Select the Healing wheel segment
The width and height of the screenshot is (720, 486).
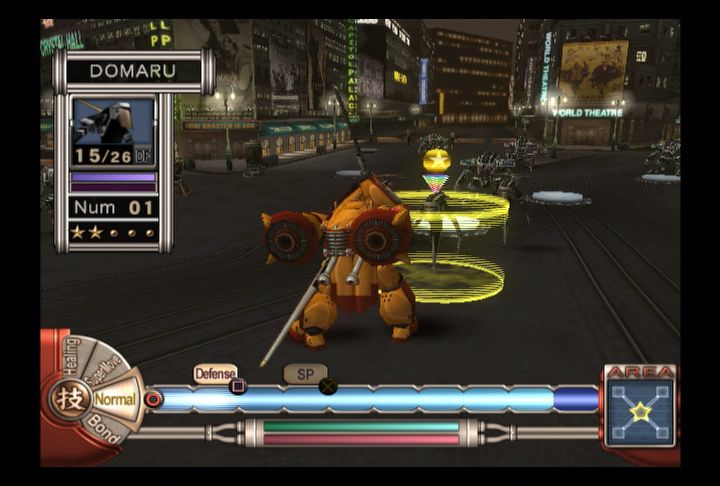70,356
